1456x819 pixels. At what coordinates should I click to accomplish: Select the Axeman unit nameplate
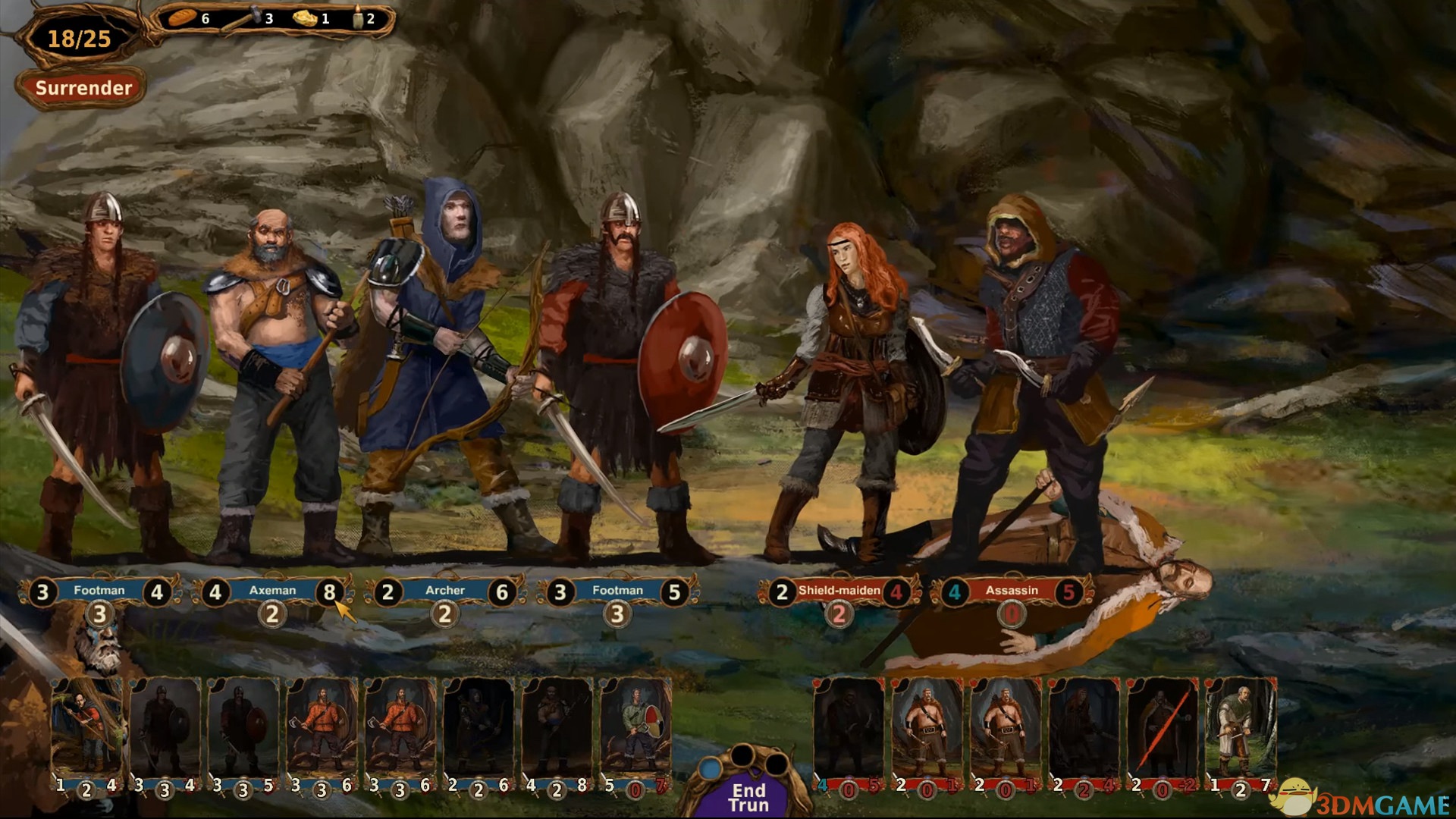(x=272, y=591)
